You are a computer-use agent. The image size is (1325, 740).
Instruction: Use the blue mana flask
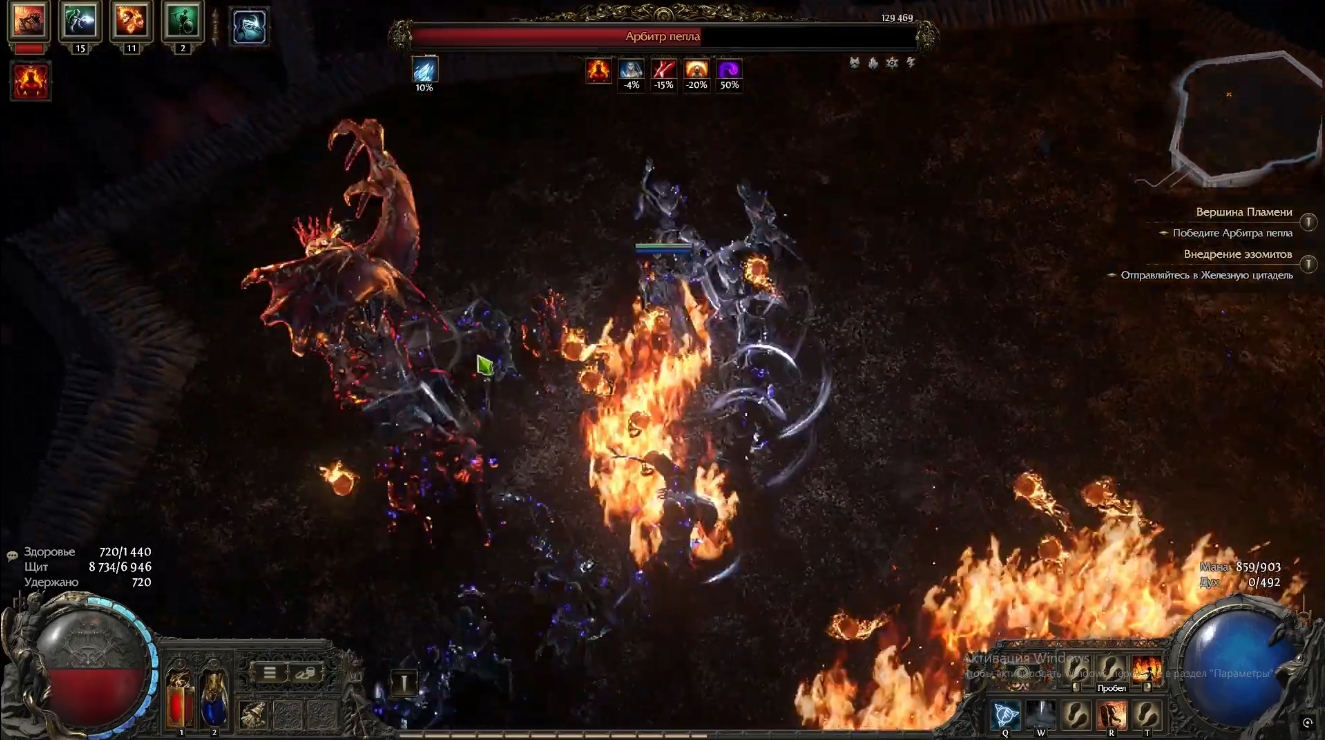(214, 698)
